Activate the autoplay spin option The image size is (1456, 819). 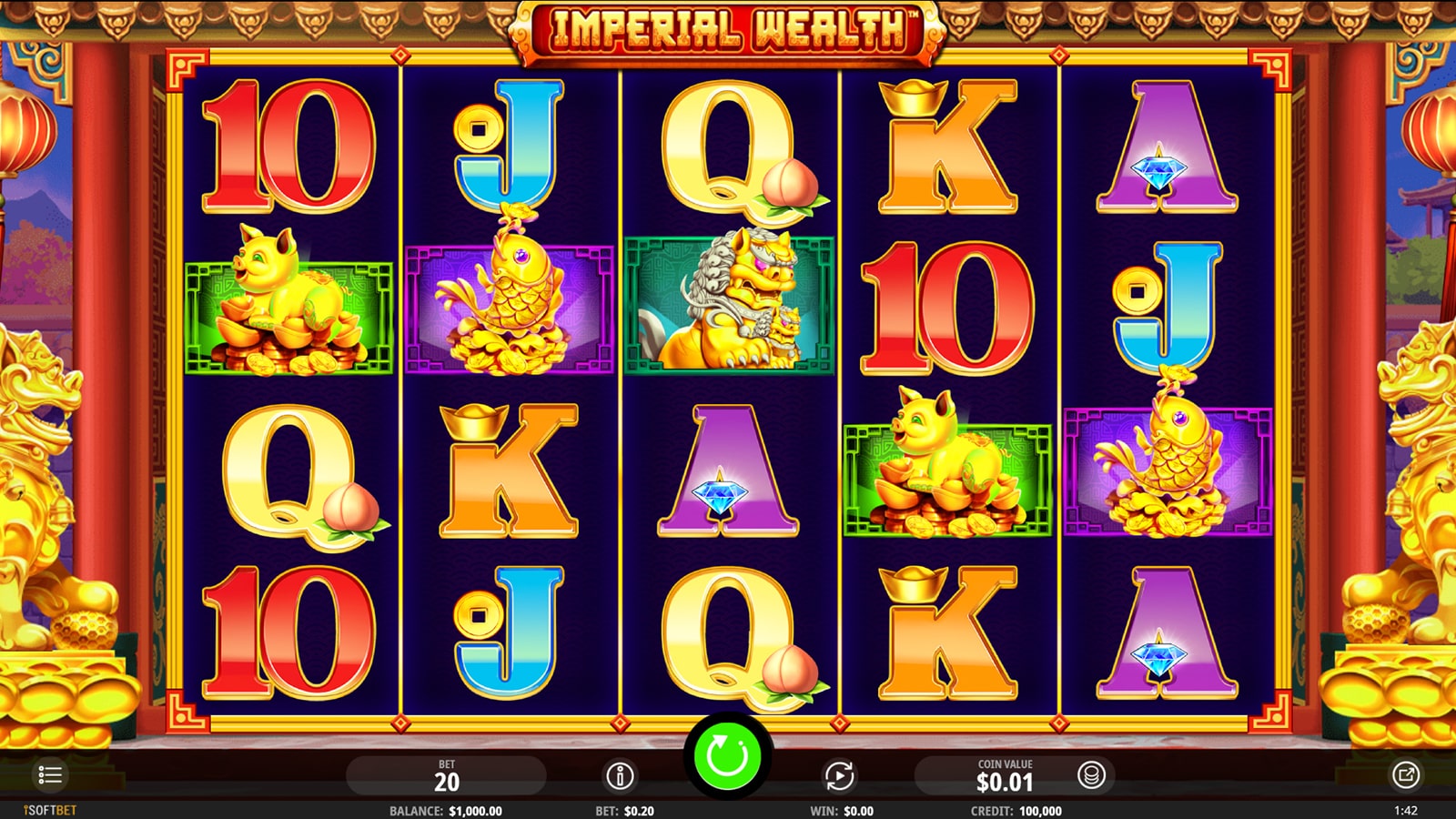point(839,776)
